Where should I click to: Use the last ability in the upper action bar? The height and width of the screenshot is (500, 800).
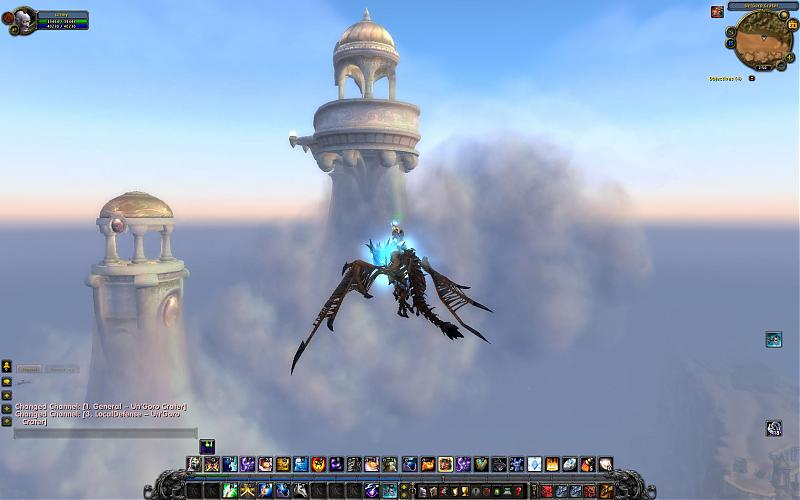coord(605,464)
